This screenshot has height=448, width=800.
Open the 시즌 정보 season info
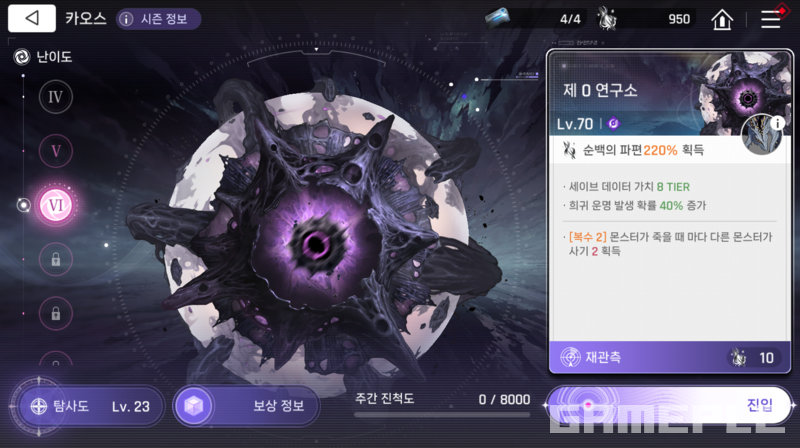(158, 19)
